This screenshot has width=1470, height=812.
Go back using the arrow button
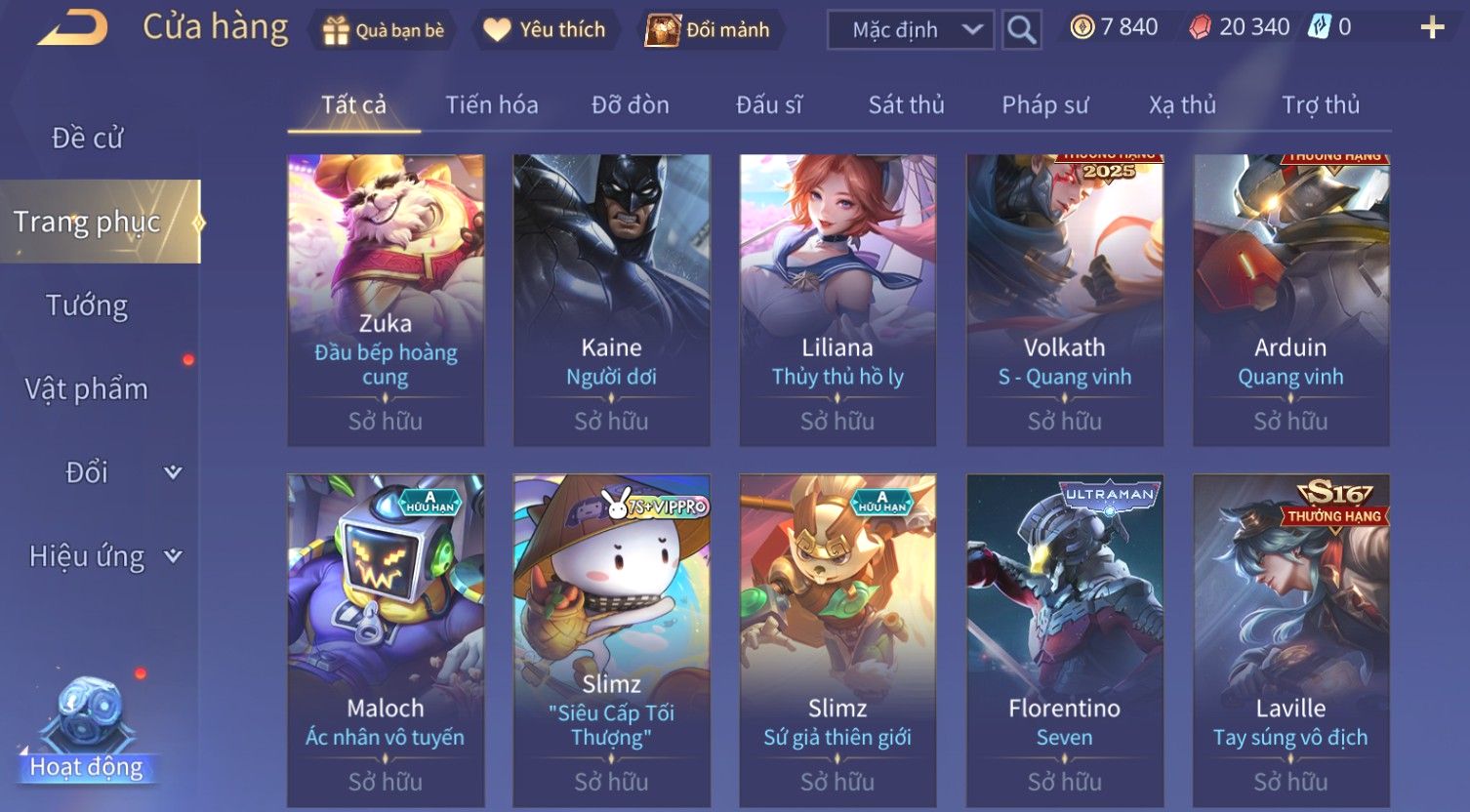[73, 28]
